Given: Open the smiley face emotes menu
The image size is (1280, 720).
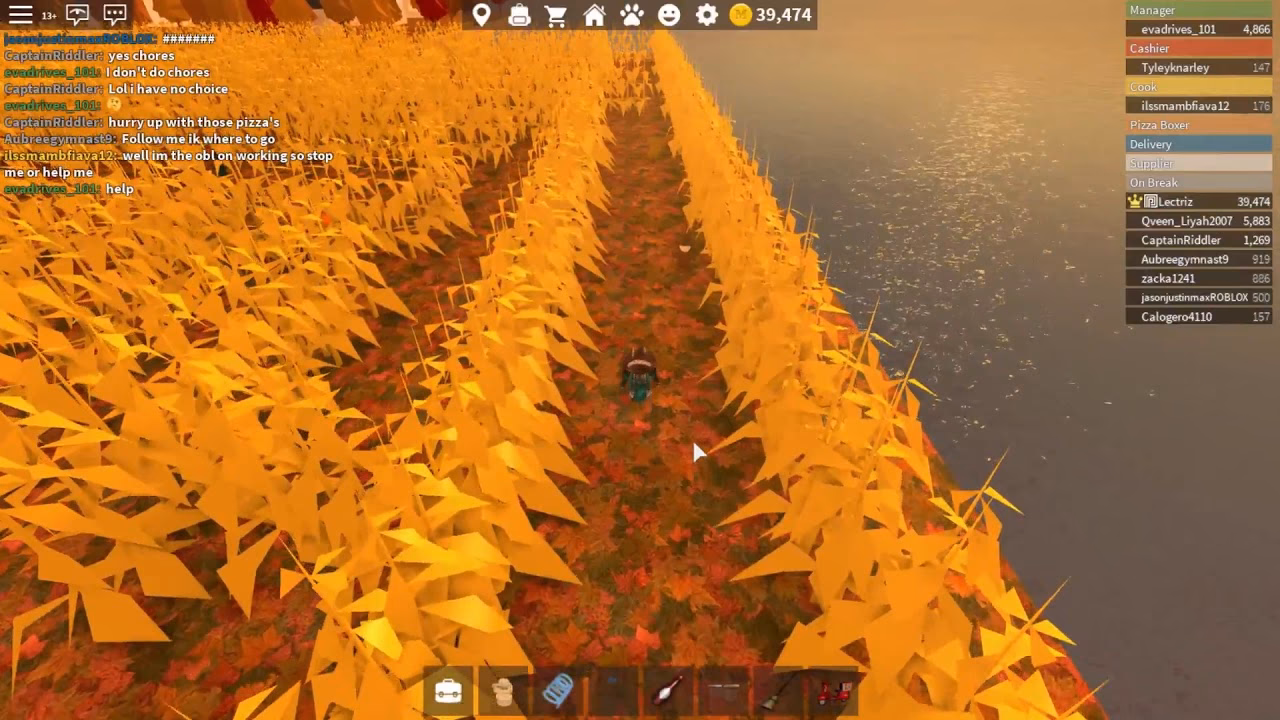Looking at the screenshot, I should pyautogui.click(x=669, y=15).
